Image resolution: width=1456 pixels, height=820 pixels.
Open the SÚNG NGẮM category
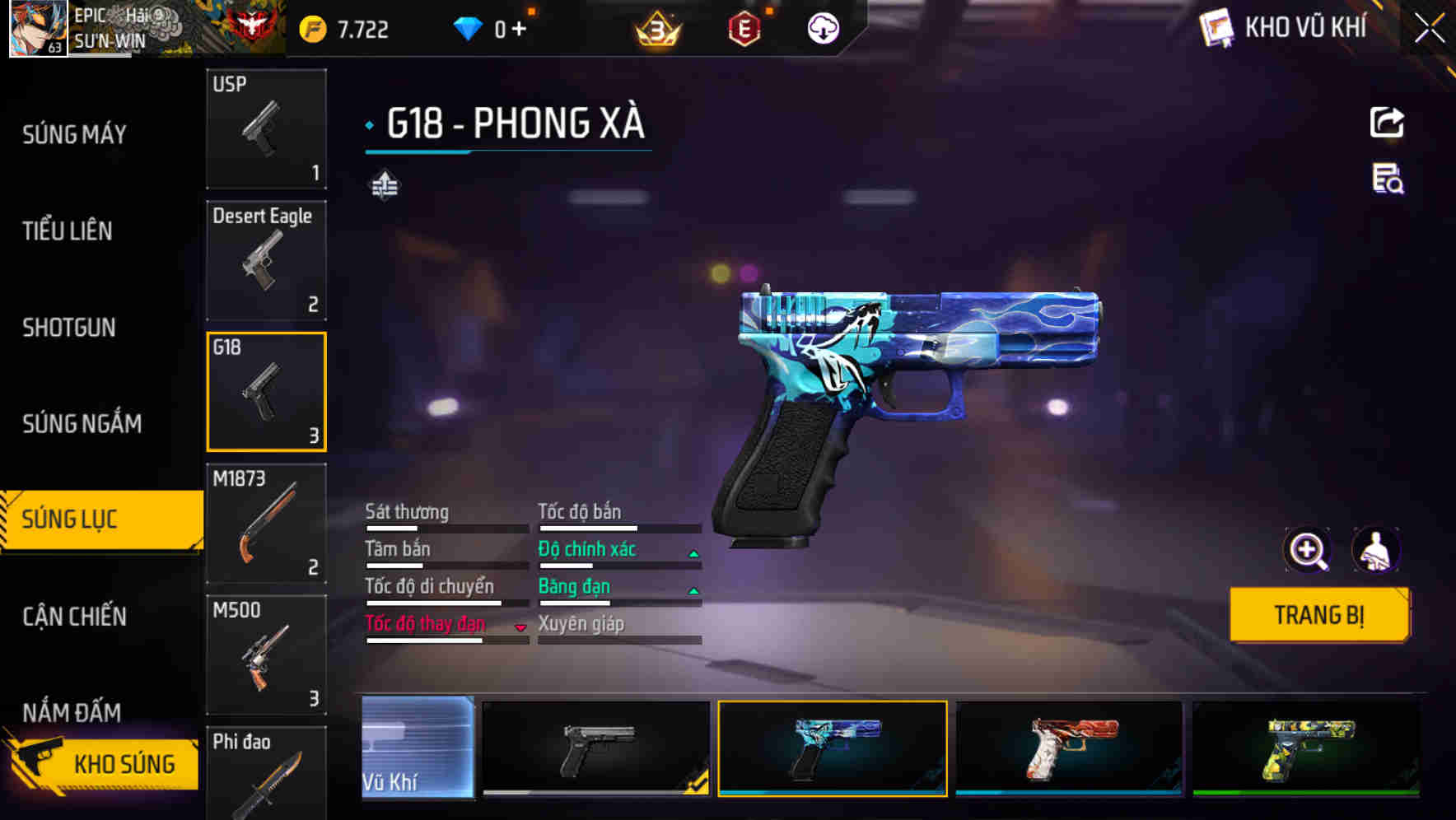[82, 423]
